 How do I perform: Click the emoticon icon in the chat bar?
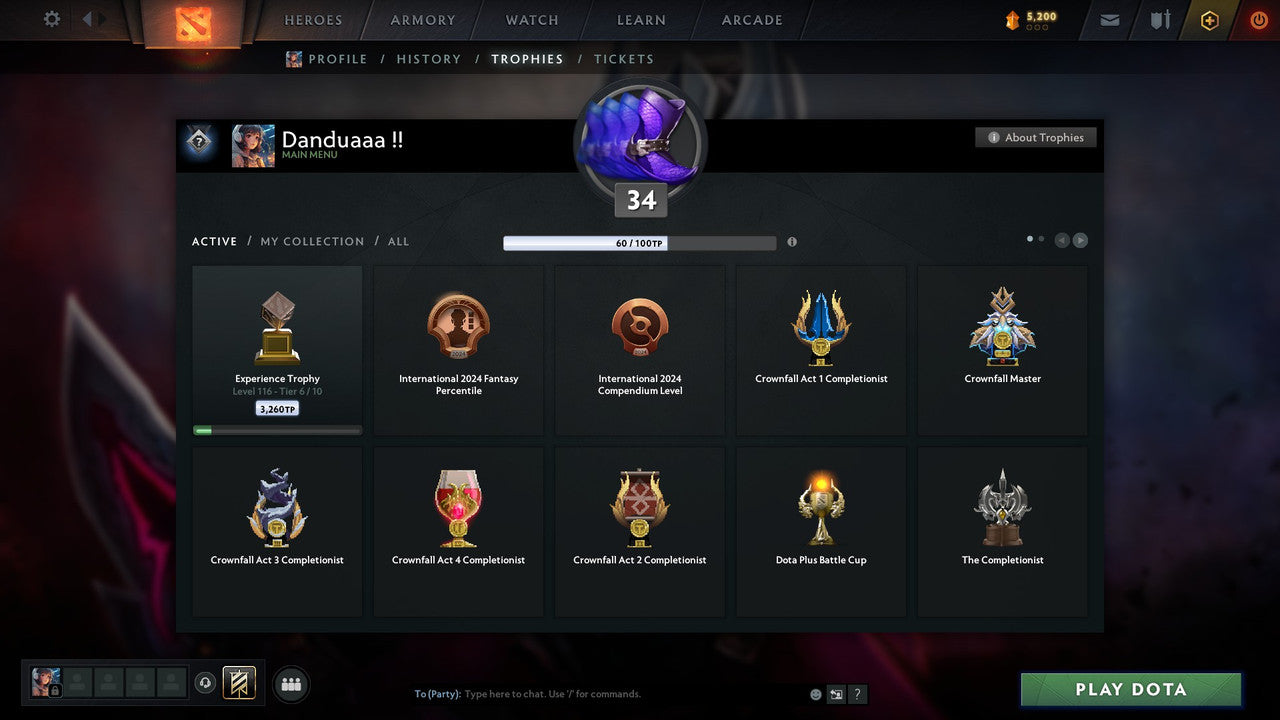coord(815,694)
